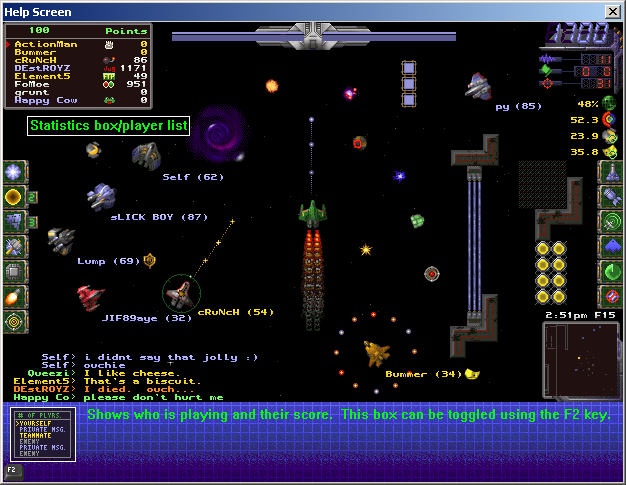Activate the white starburst icon on left bar
Viewport: 626px width, 485px height.
tap(14, 171)
